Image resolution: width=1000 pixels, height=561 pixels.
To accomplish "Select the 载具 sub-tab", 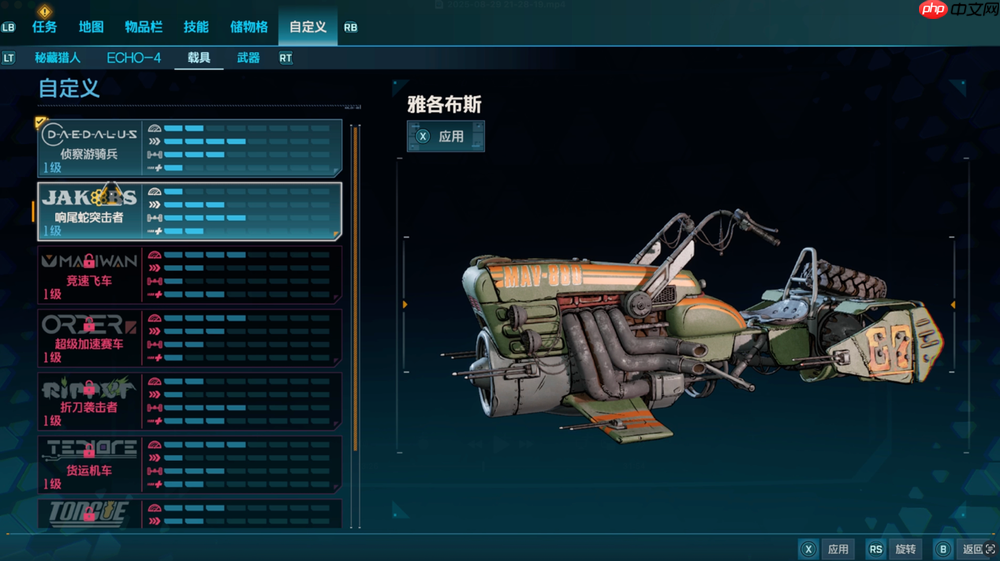I will click(x=199, y=58).
